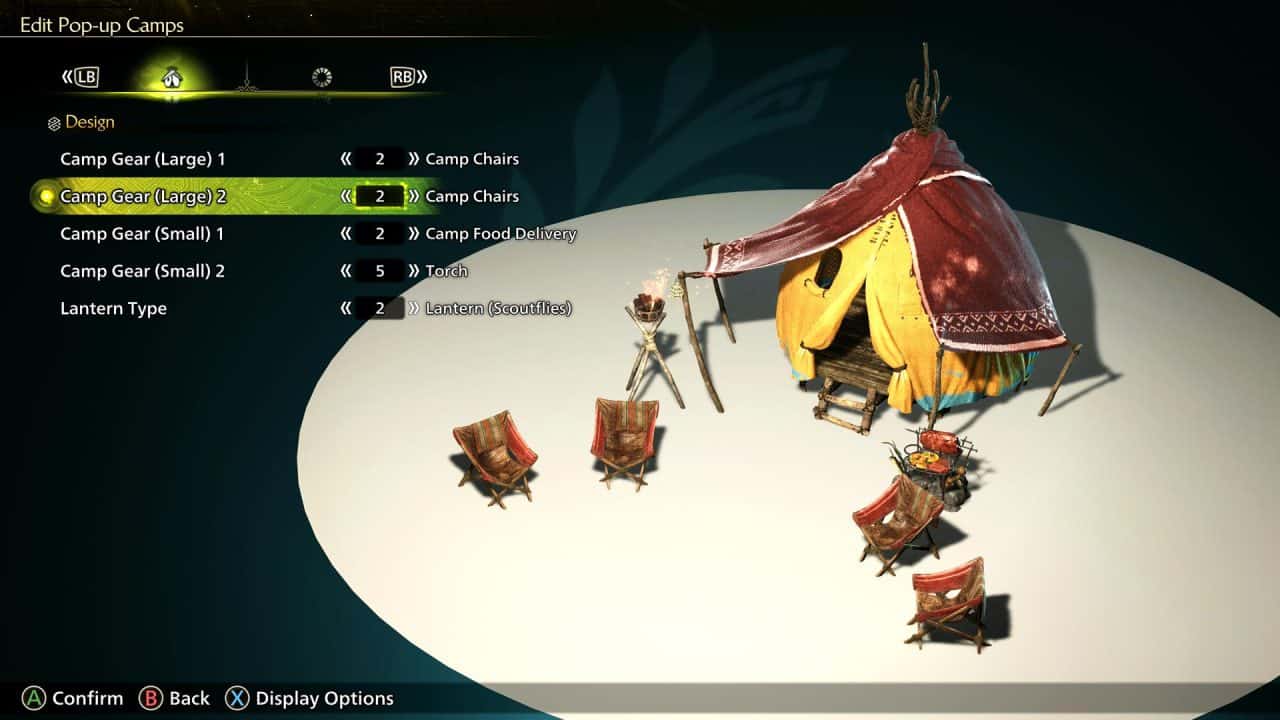The width and height of the screenshot is (1280, 720).
Task: Click the LB shoulder button icon
Action: [x=85, y=76]
